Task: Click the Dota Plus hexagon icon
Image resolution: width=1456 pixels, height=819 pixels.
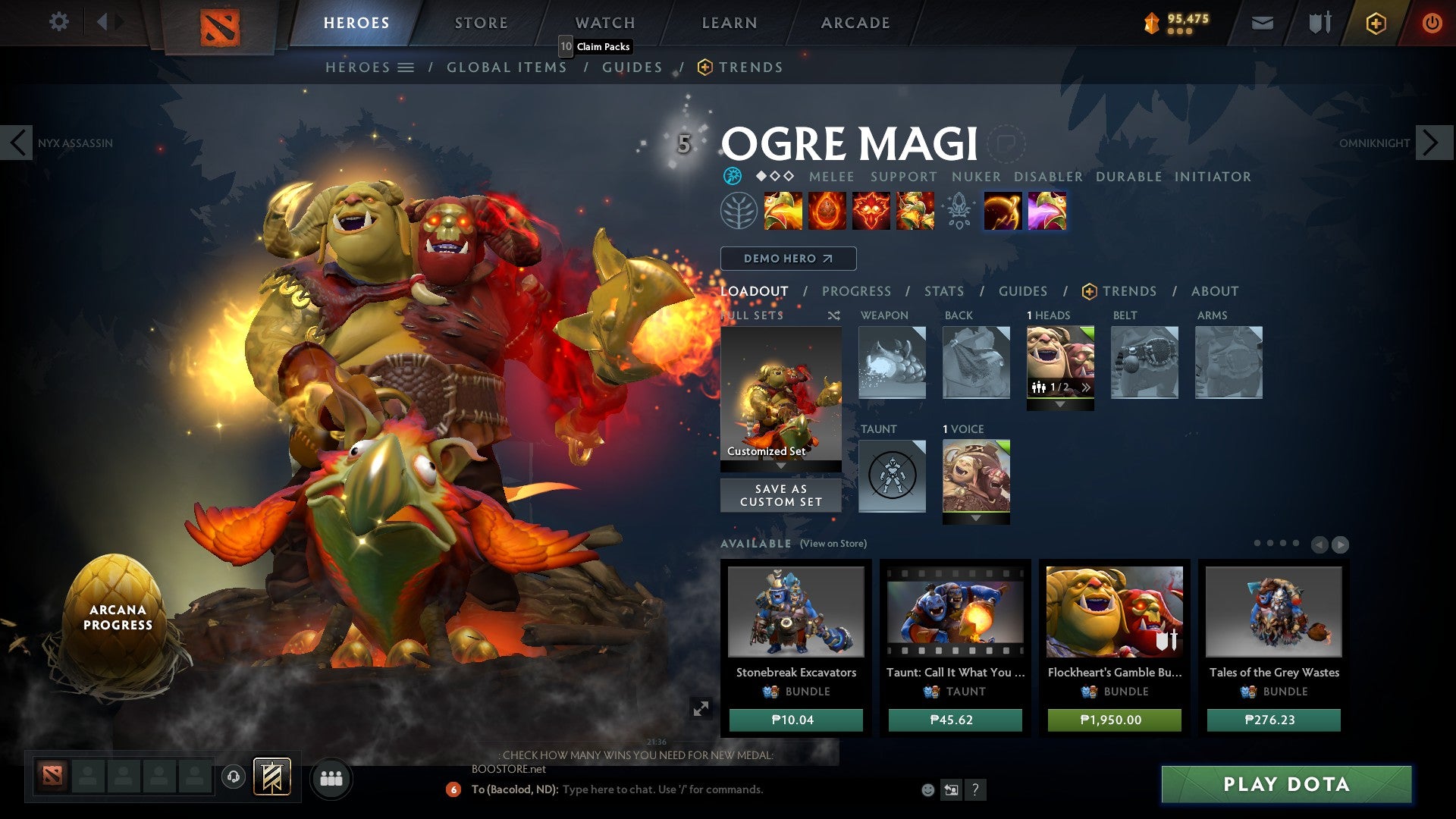Action: coord(1375,22)
